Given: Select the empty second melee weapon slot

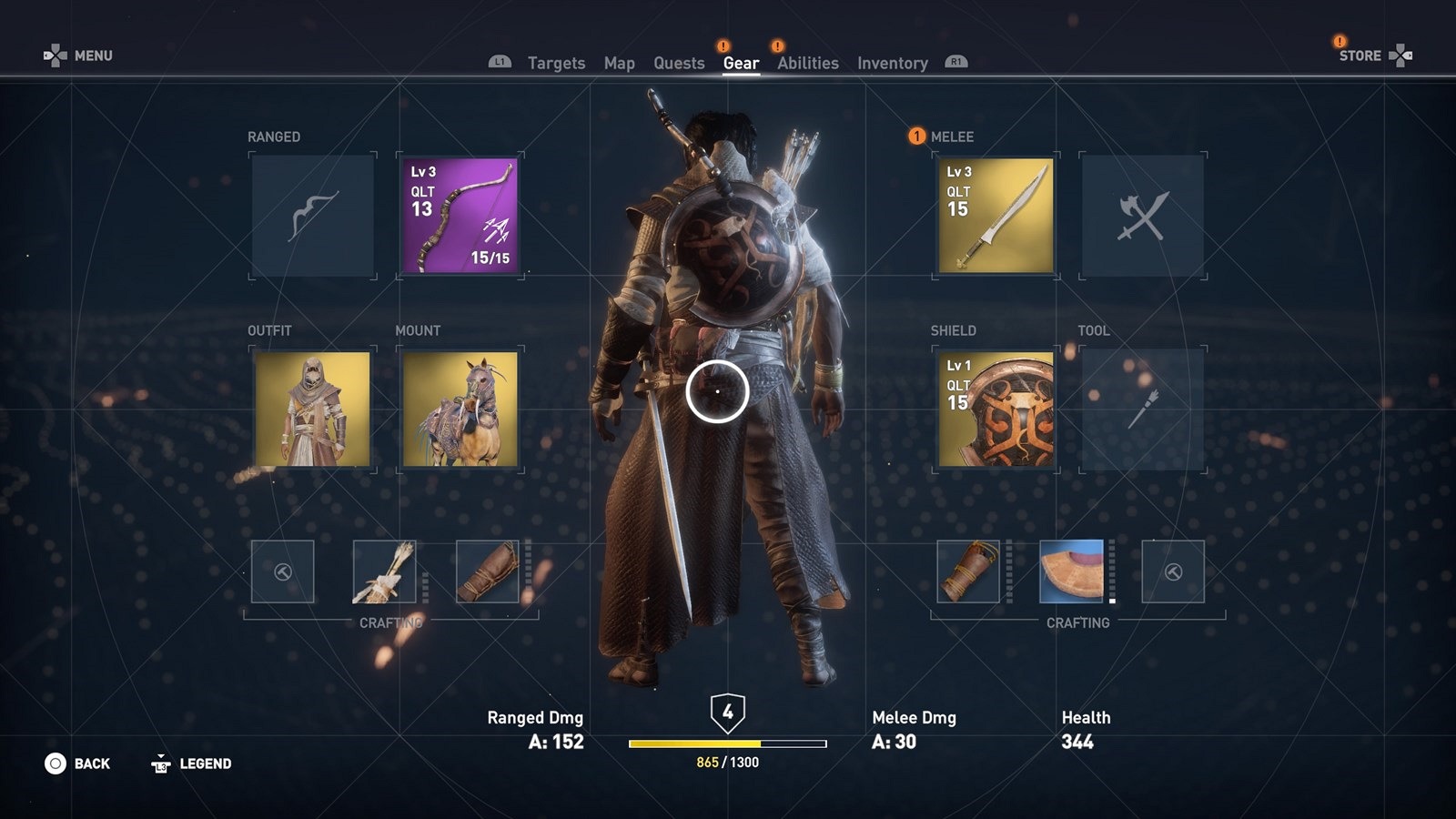Looking at the screenshot, I should click(x=1143, y=216).
